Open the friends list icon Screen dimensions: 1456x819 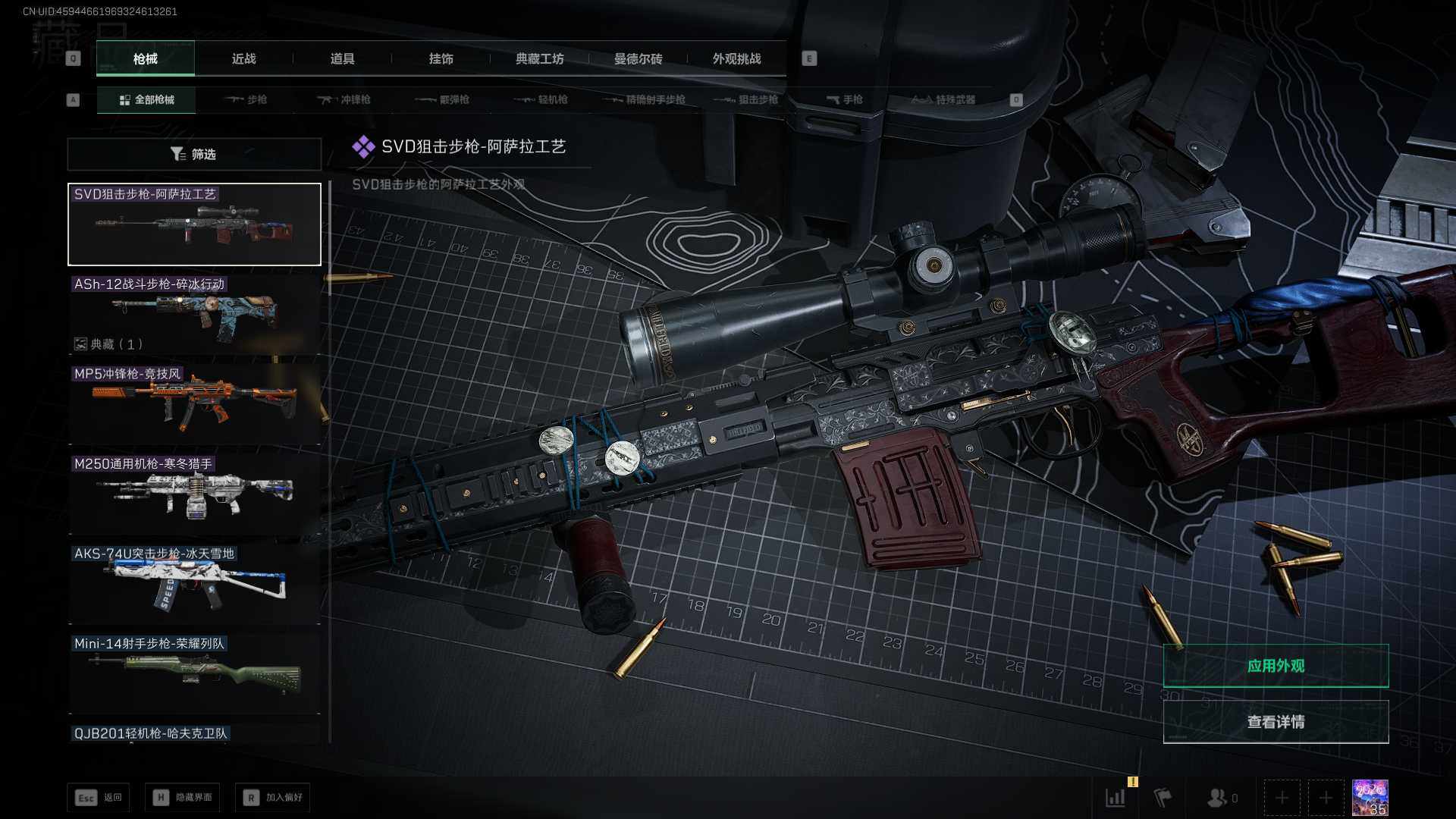pos(1221,798)
